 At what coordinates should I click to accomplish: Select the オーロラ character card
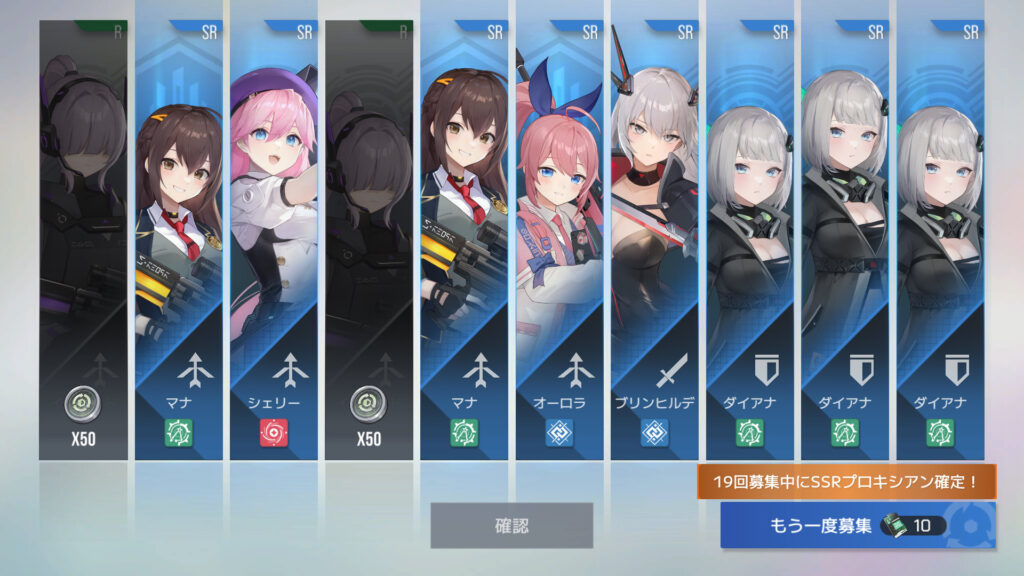coord(559,240)
